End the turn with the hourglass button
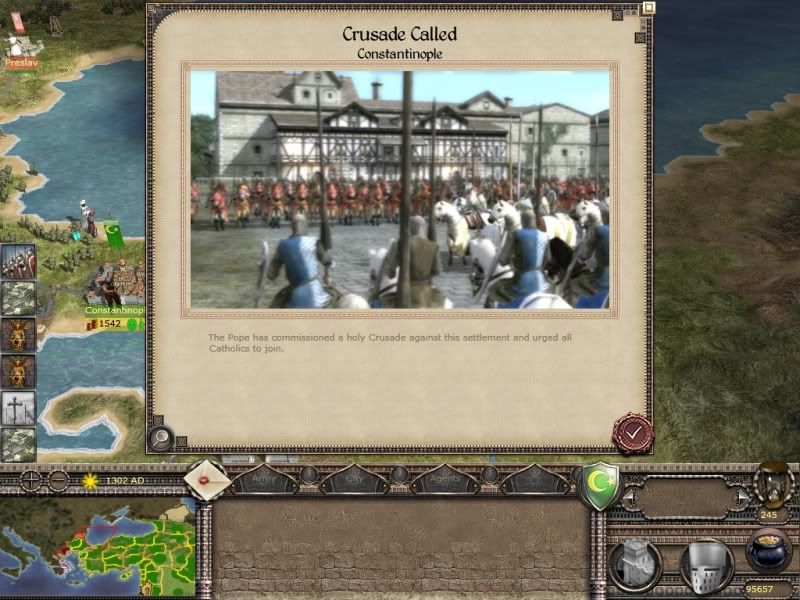Screen dimensions: 800x600 pos(773,482)
